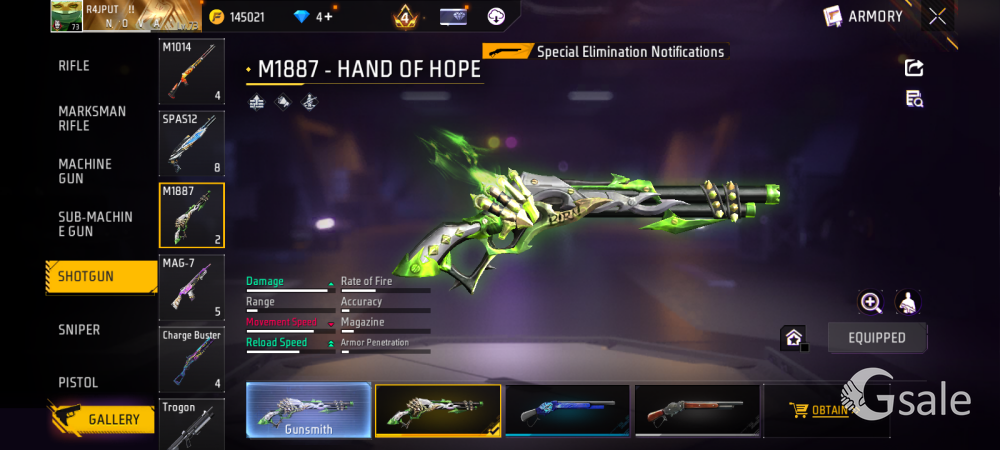1000x450 pixels.
Task: Select the Machine Gun category
Action: [85, 171]
